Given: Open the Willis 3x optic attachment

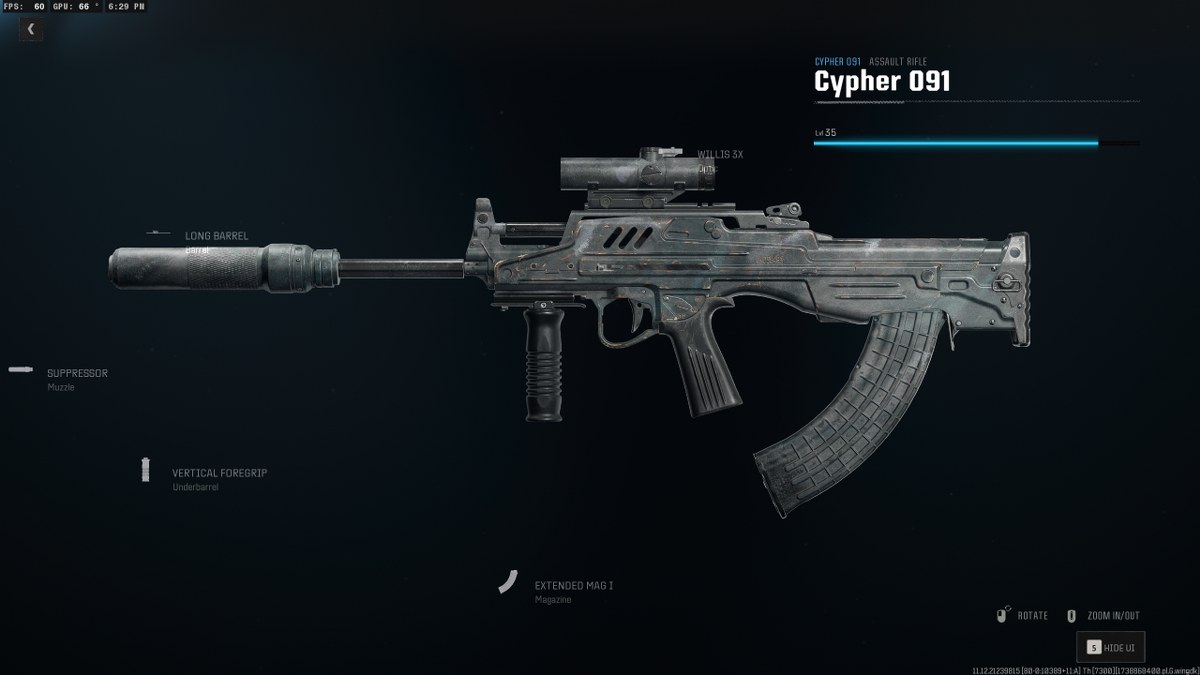Looking at the screenshot, I should [x=719, y=155].
